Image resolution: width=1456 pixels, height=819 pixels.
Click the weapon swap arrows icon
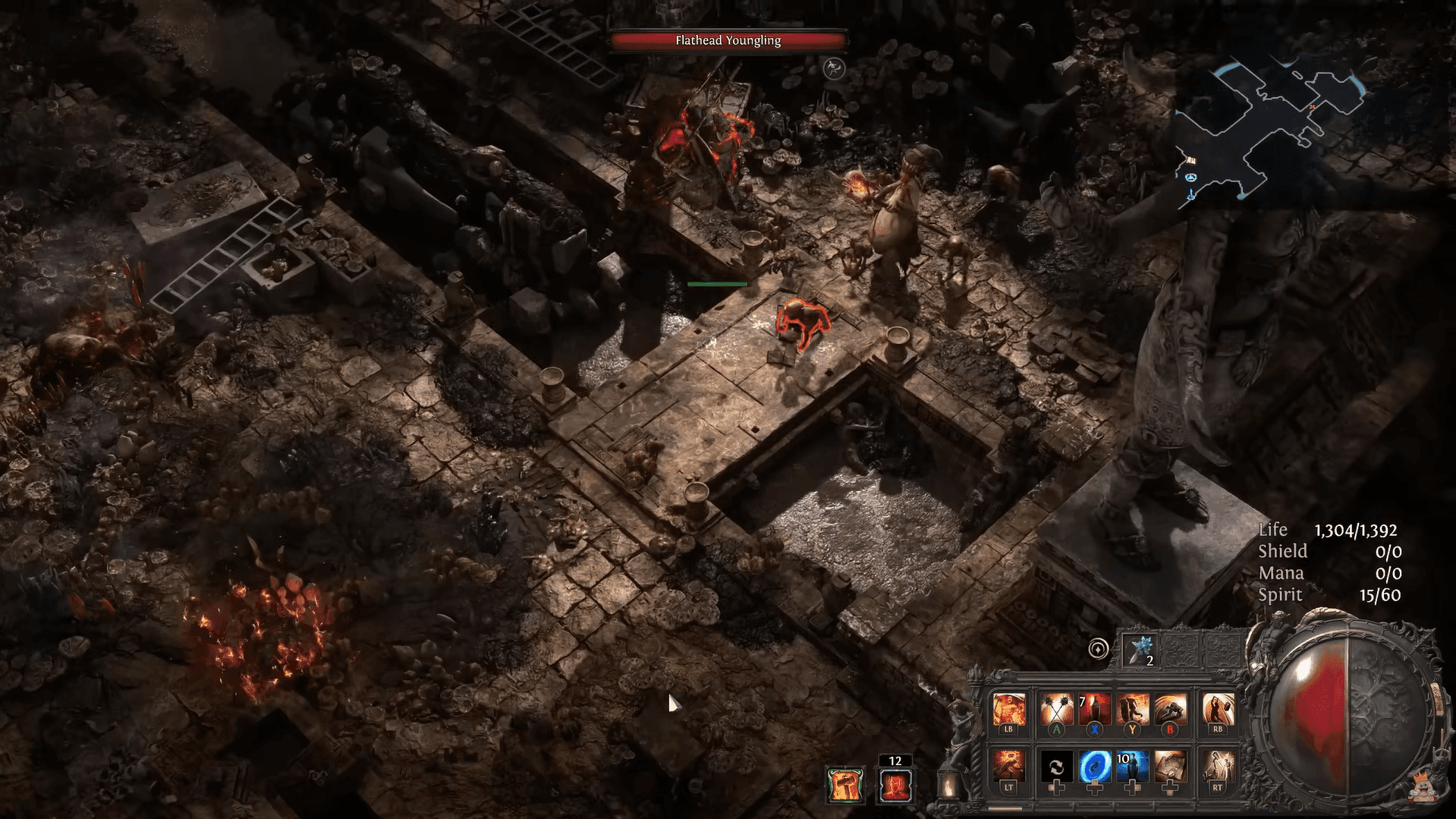pos(1055,767)
